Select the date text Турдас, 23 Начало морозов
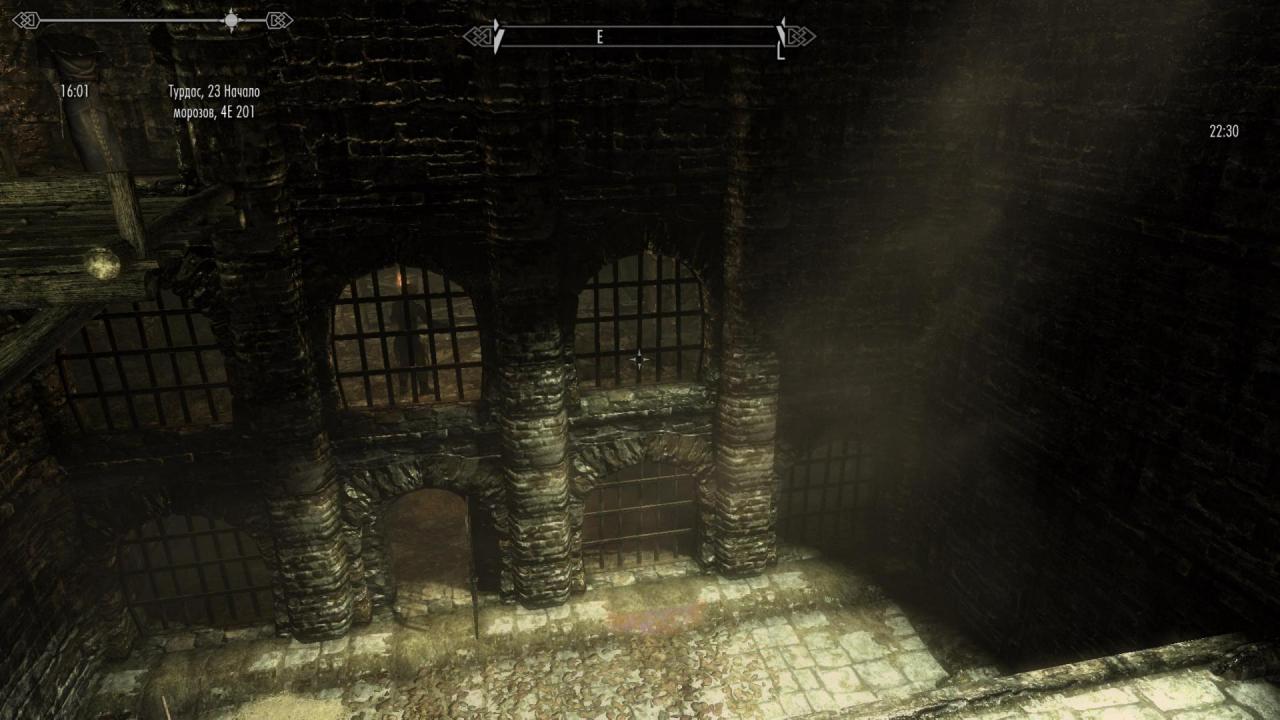The width and height of the screenshot is (1280, 720). point(213,100)
